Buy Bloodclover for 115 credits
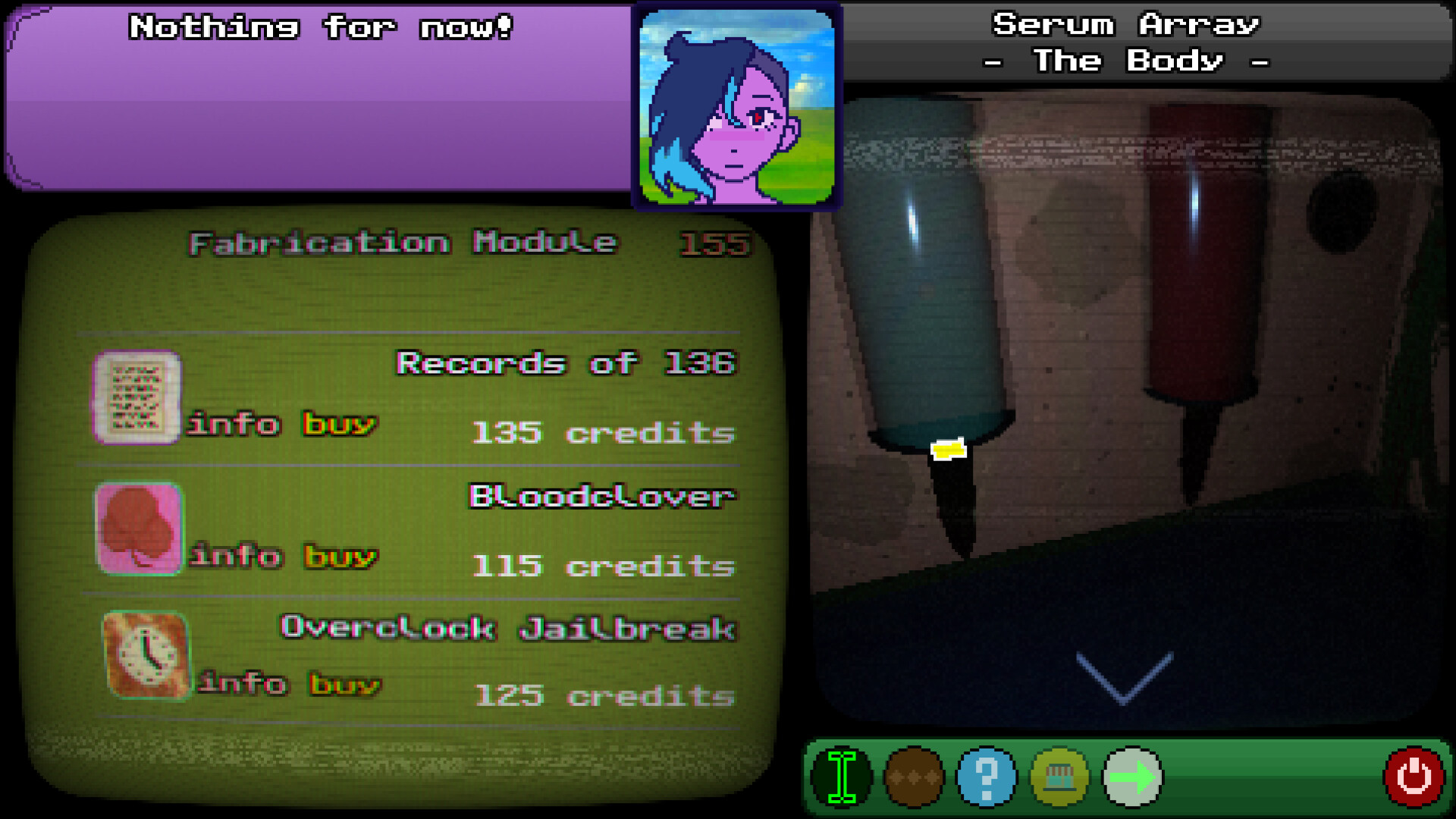The height and width of the screenshot is (819, 1456). click(x=340, y=556)
